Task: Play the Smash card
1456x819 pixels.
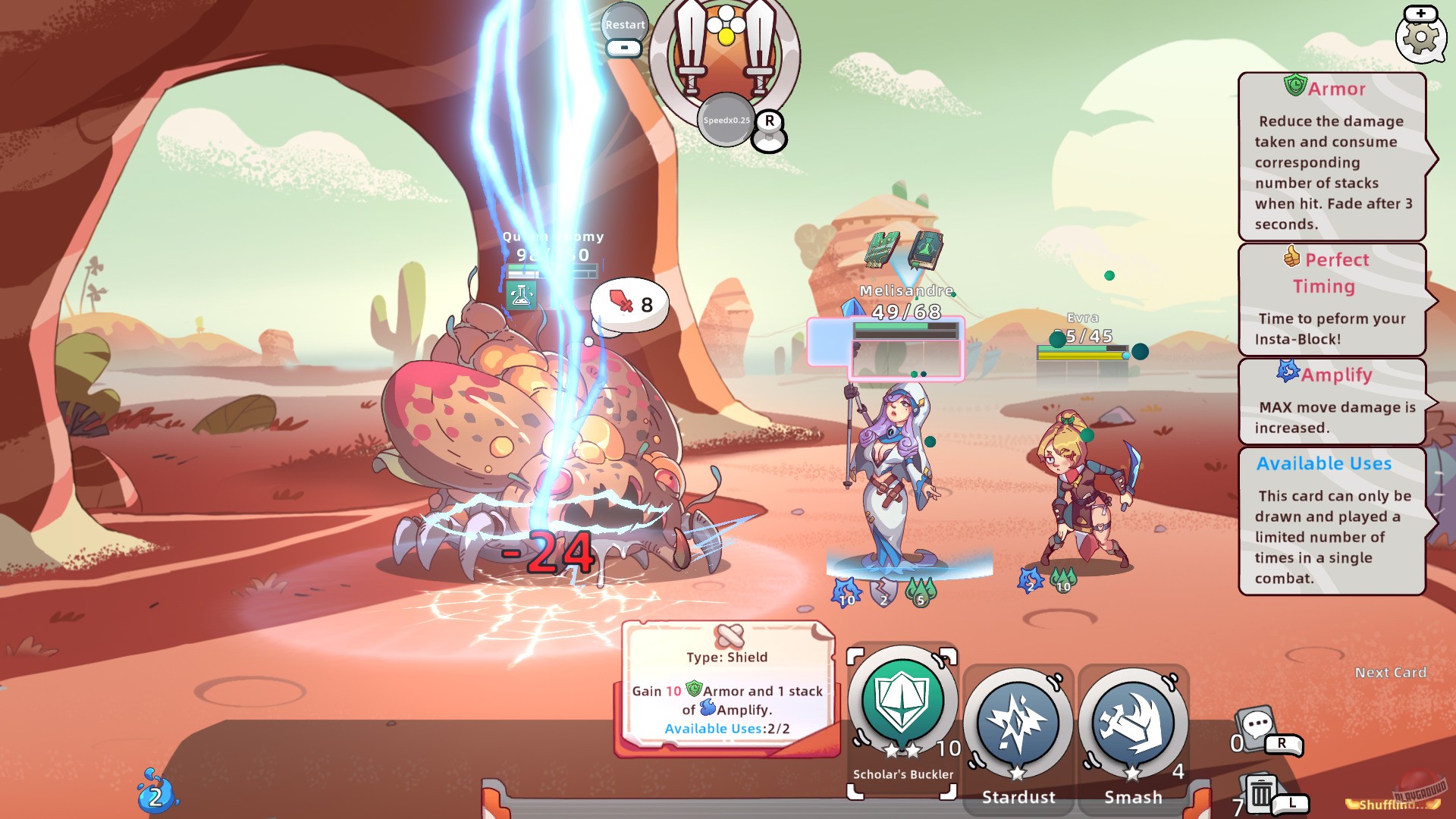Action: point(1134,723)
